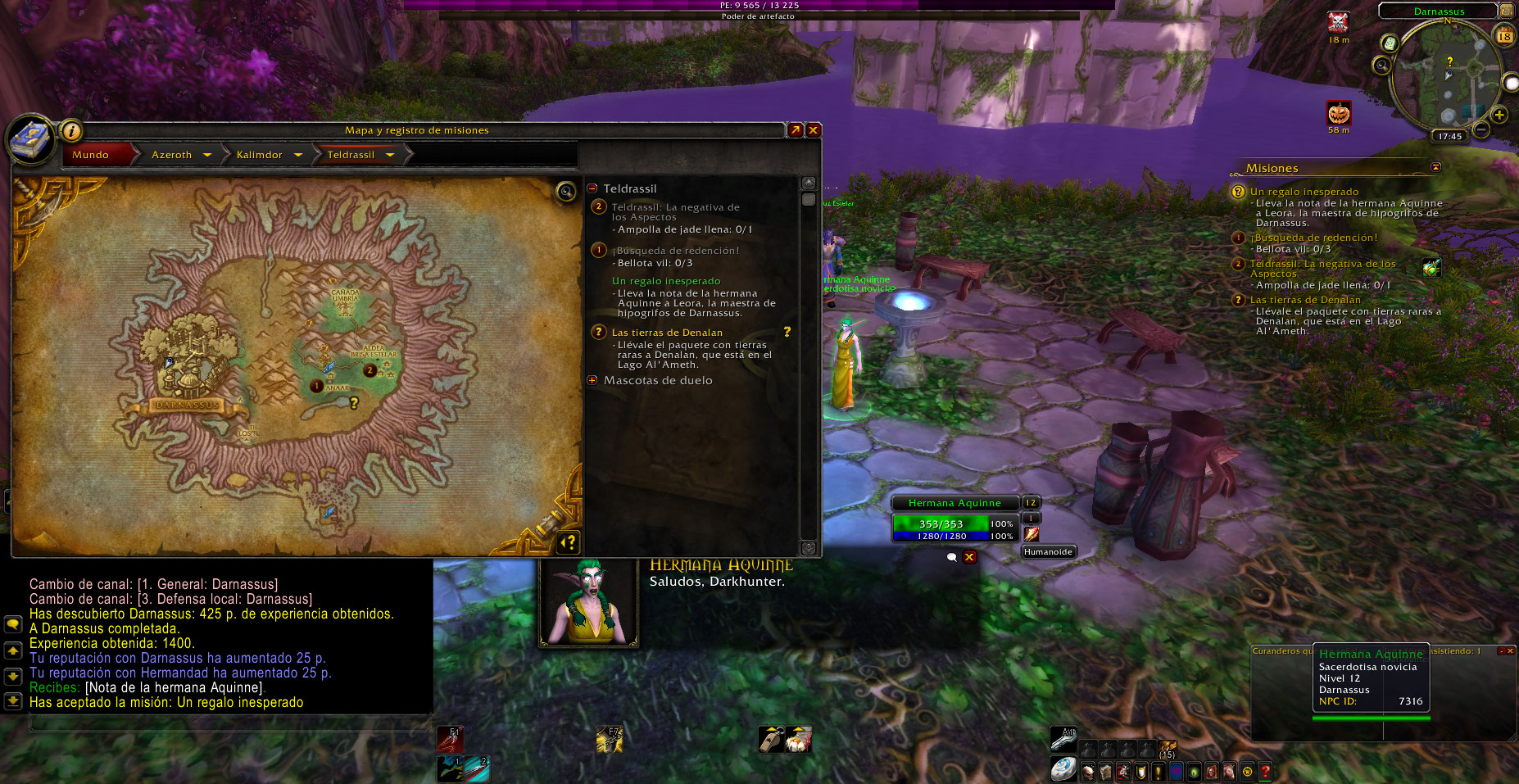The width and height of the screenshot is (1519, 784).
Task: Click the minimap tracking magnifier button
Action: pyautogui.click(x=1382, y=65)
